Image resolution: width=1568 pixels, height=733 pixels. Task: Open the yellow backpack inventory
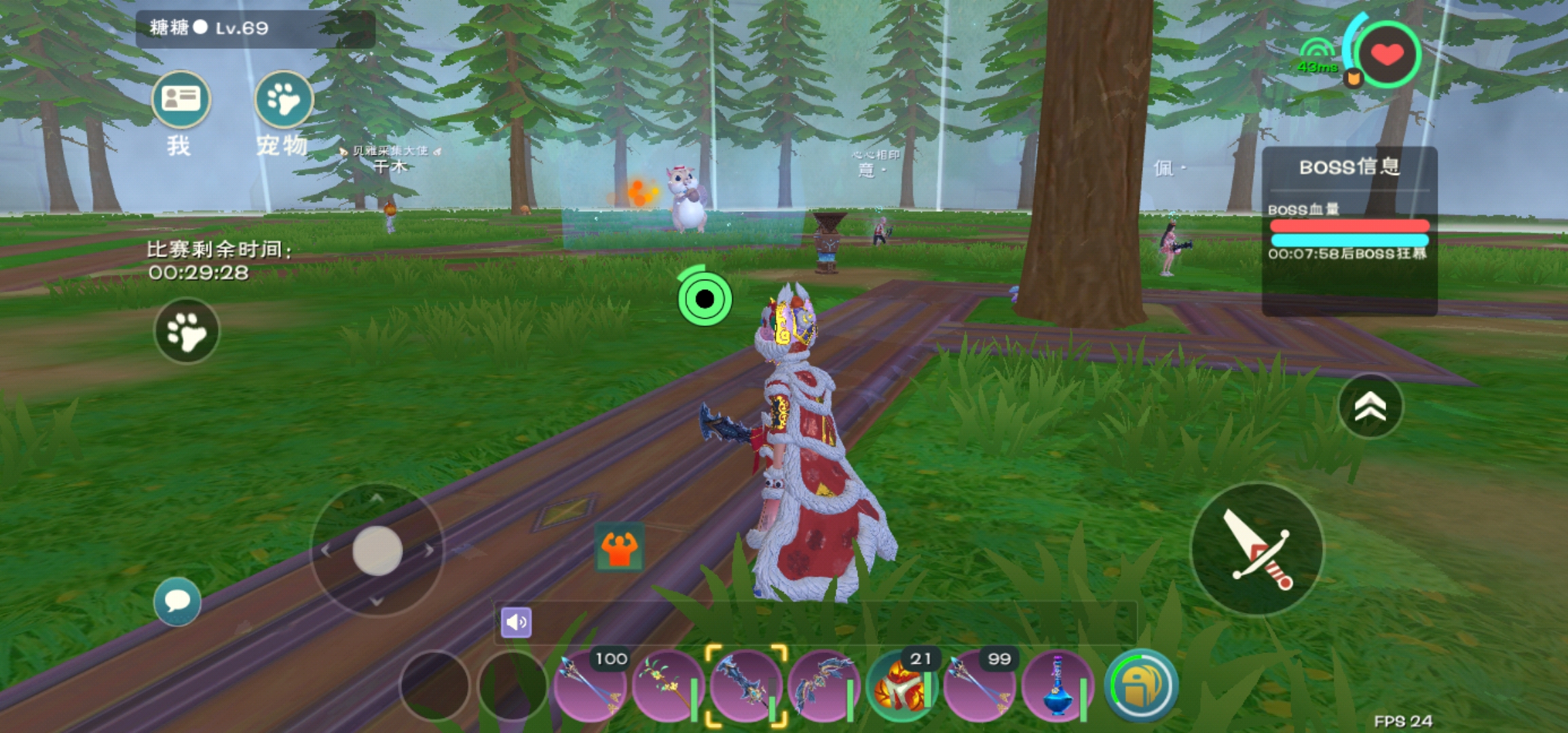pyautogui.click(x=1140, y=685)
